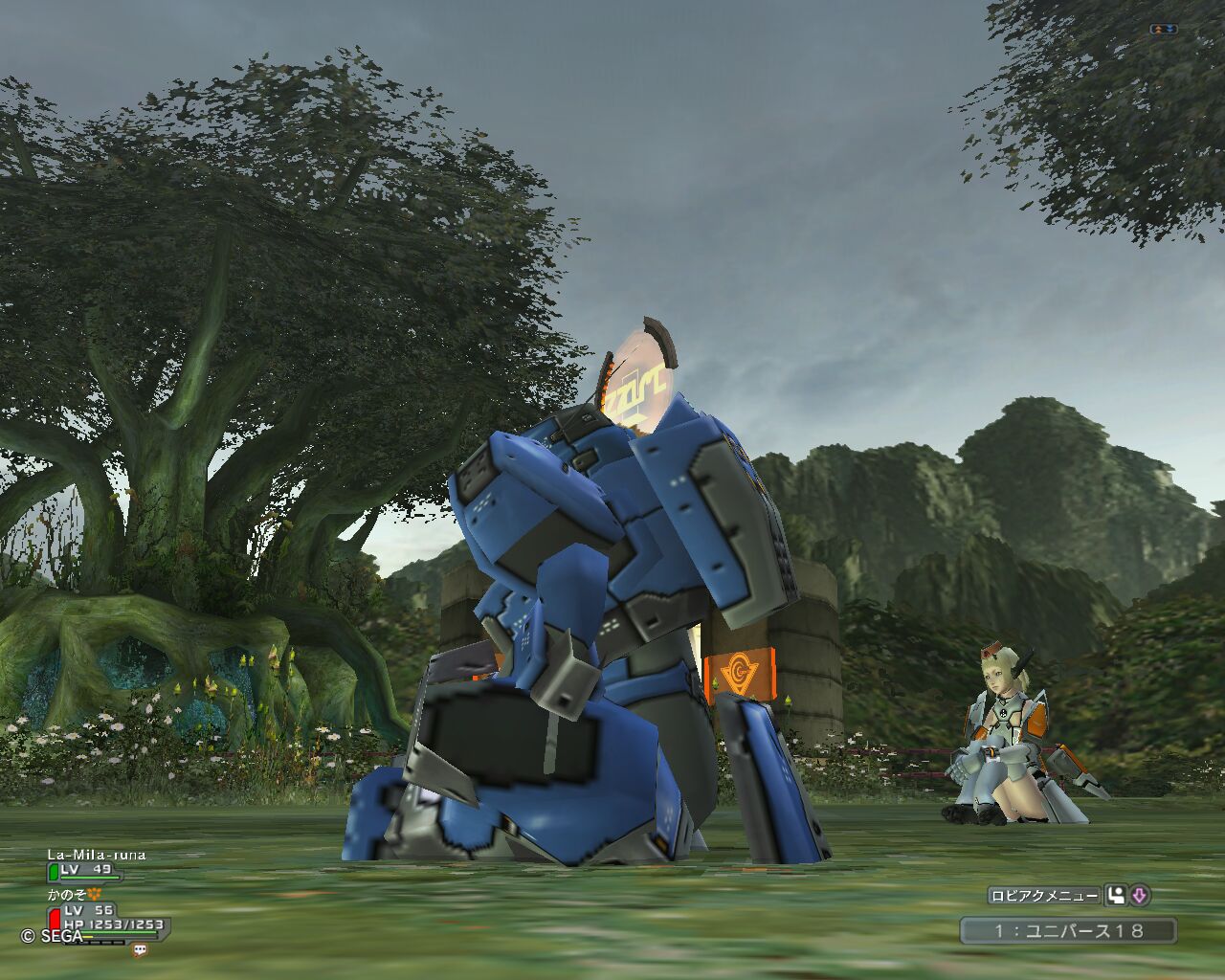Click the network up/down arrows indicator

1163,30
